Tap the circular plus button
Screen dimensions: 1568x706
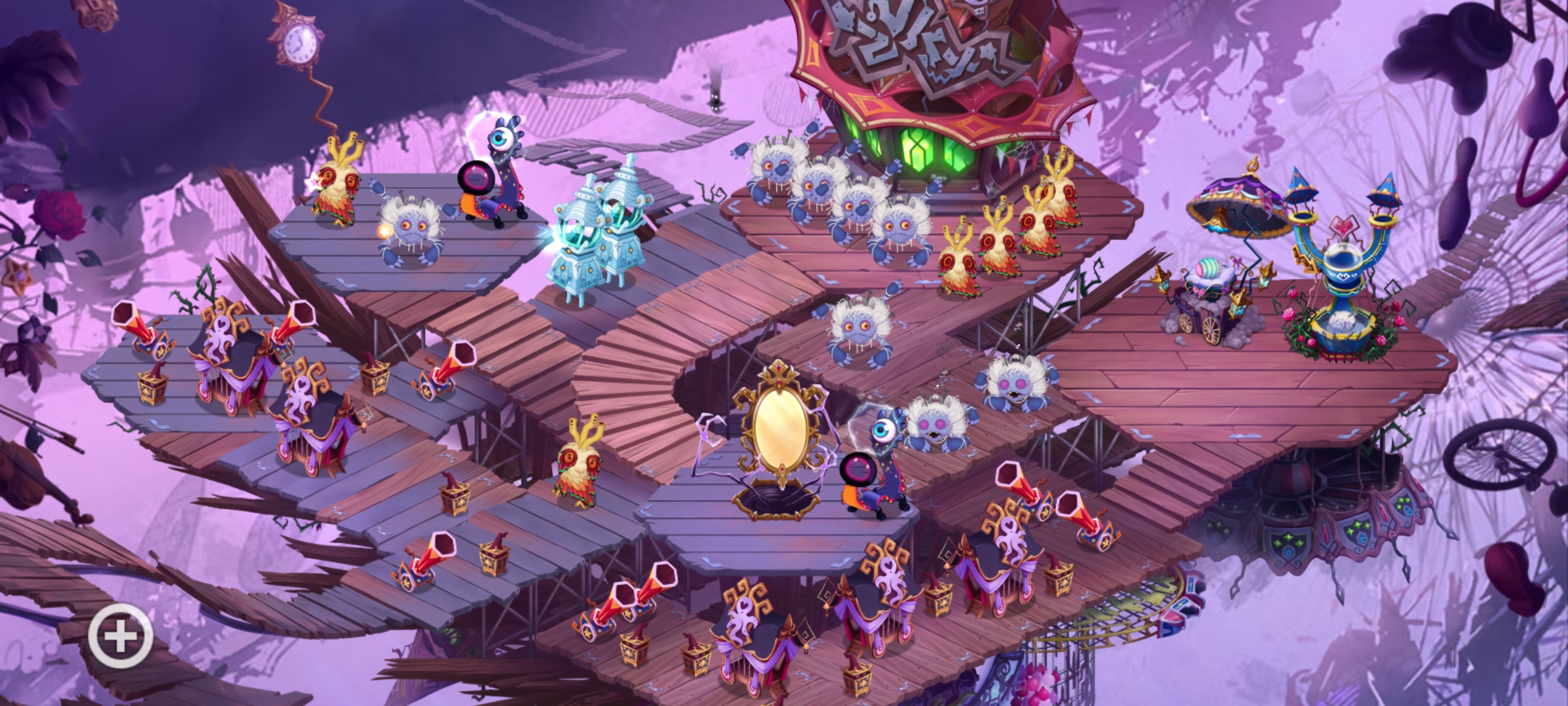pyautogui.click(x=120, y=636)
